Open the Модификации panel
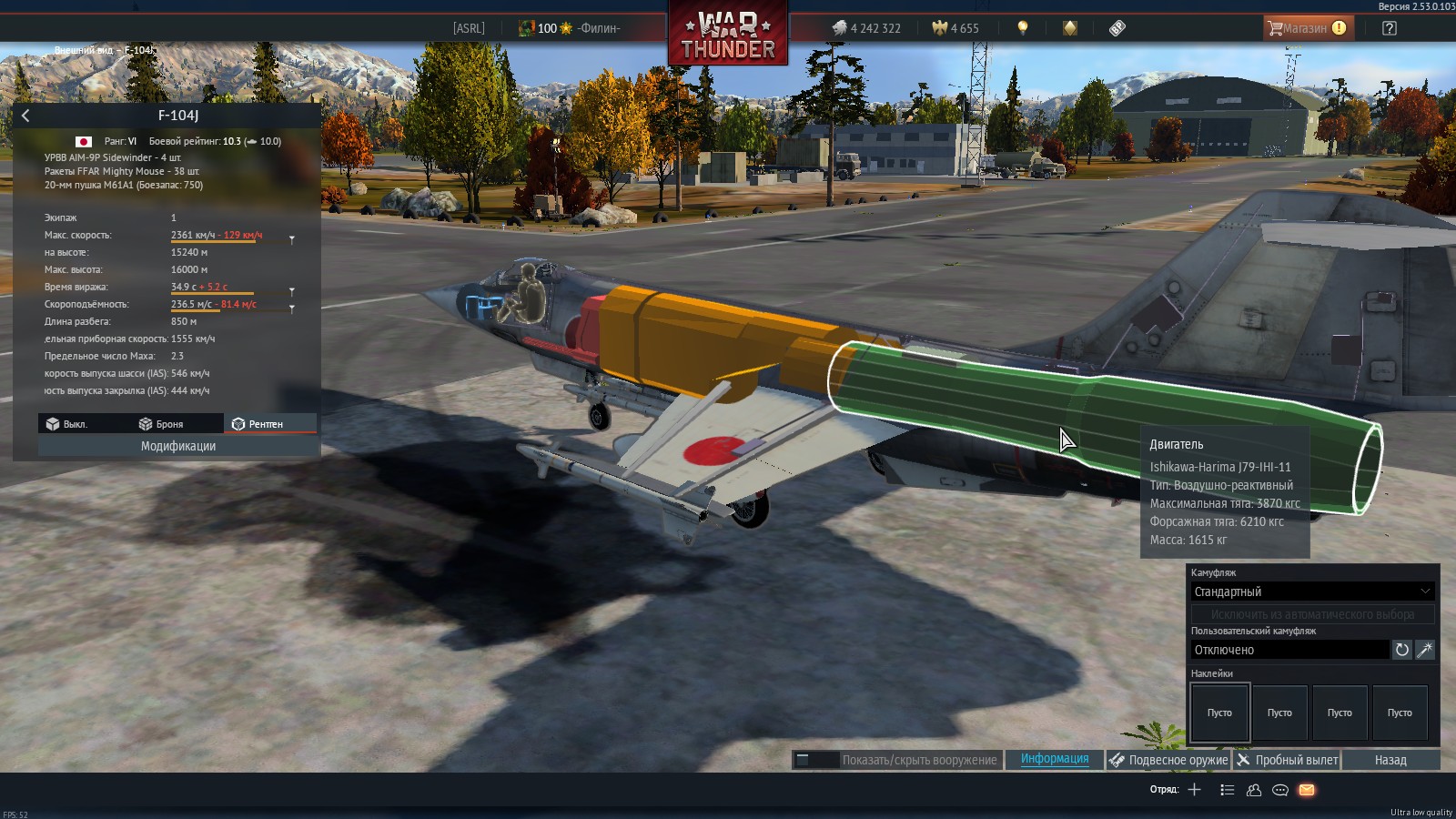The width and height of the screenshot is (1456, 819). (x=178, y=446)
